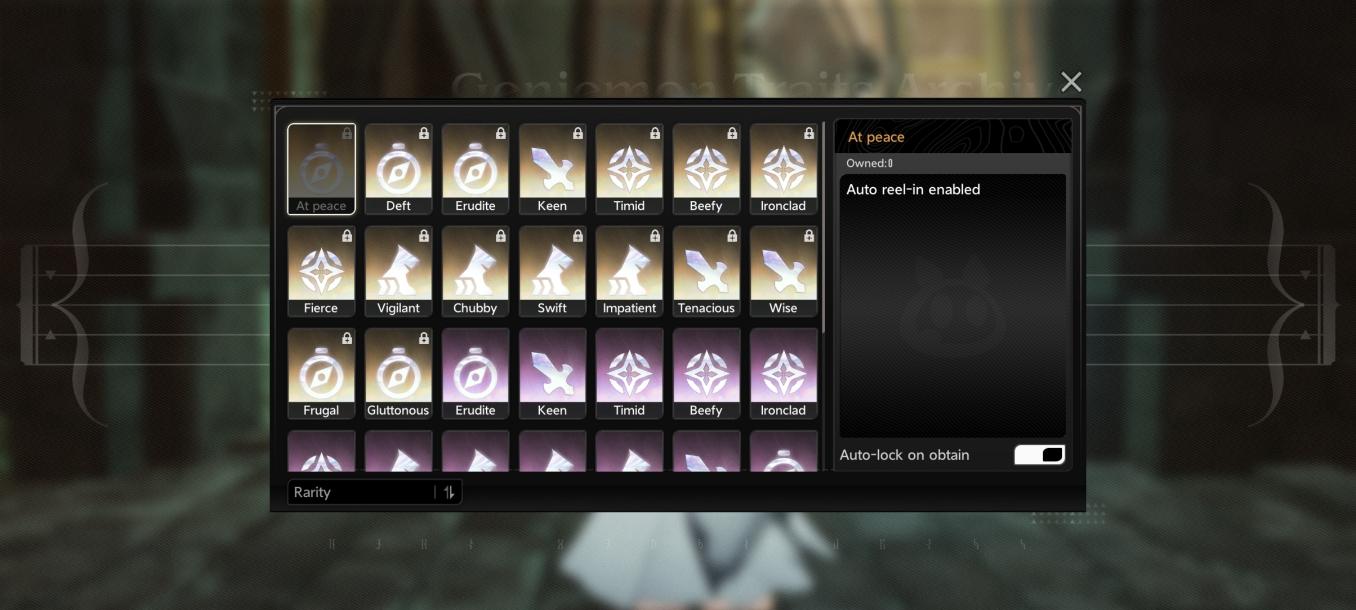Viewport: 1356px width, 610px height.
Task: Close the Geniemon Traits Archive window
Action: (x=1071, y=82)
